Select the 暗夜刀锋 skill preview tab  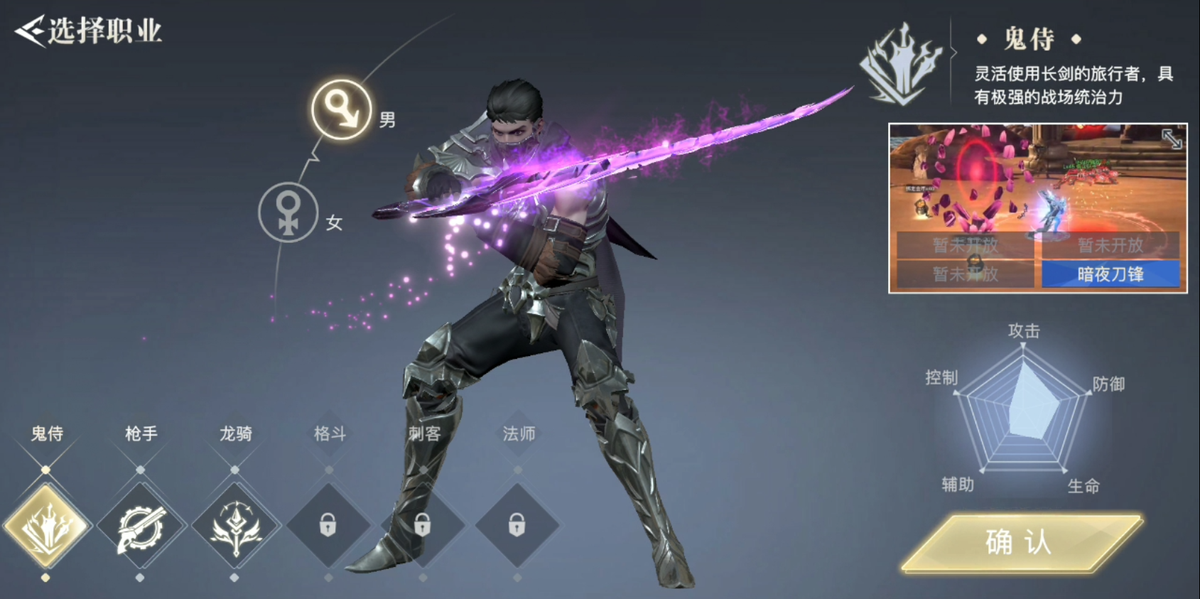point(1110,274)
